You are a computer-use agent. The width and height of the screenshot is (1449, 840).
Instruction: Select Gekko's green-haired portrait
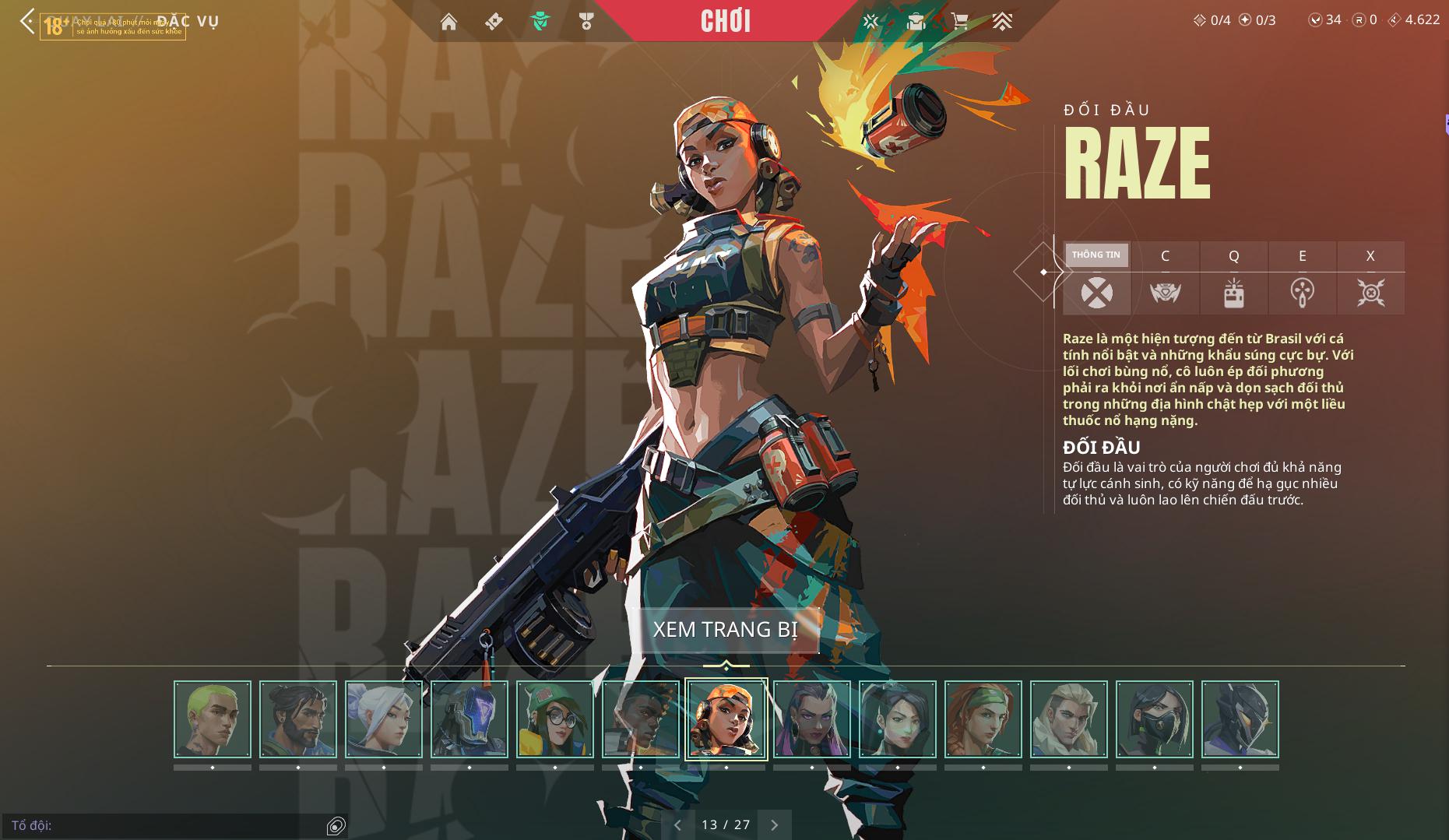(213, 719)
